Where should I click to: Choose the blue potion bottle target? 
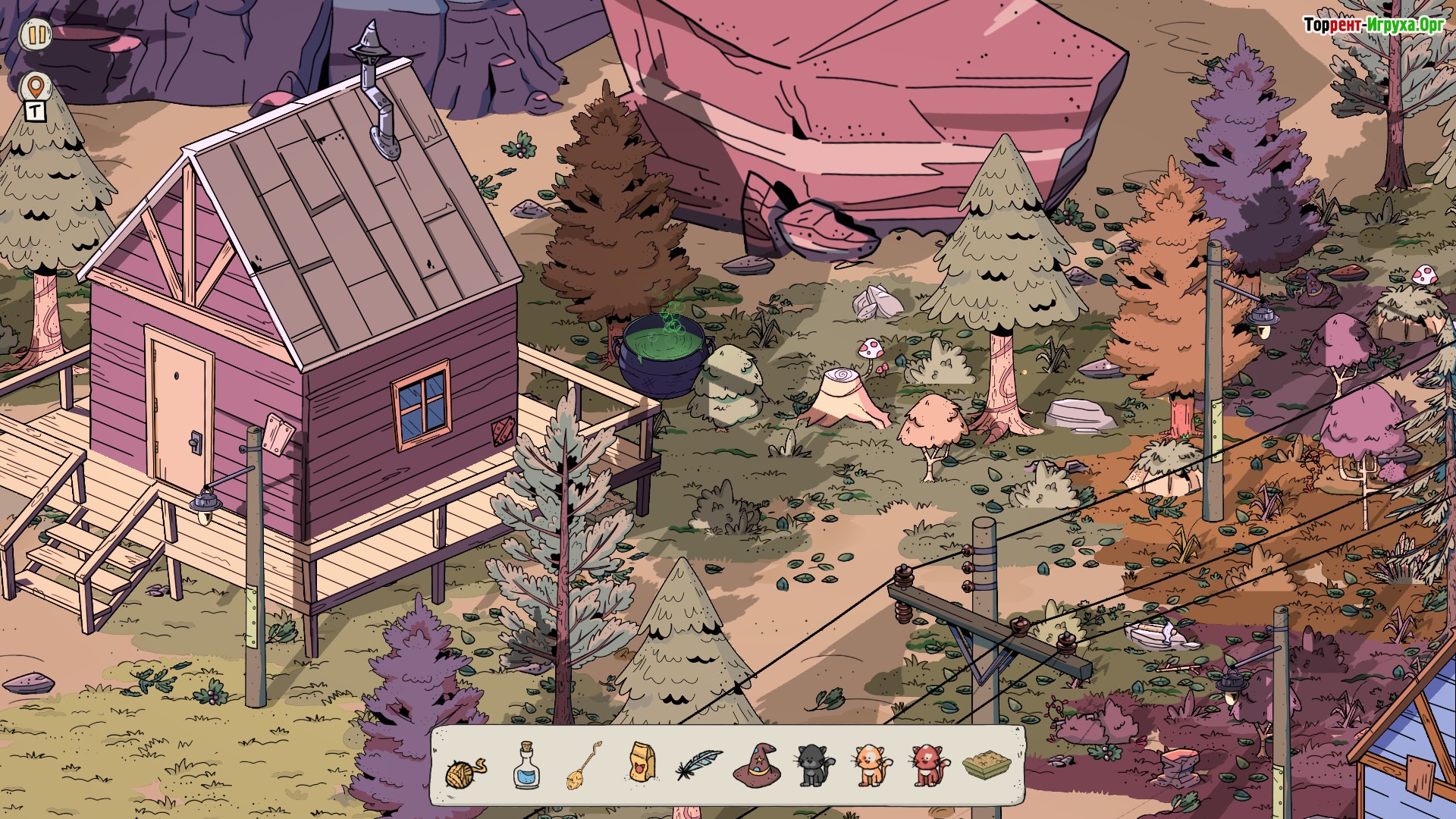click(x=526, y=766)
